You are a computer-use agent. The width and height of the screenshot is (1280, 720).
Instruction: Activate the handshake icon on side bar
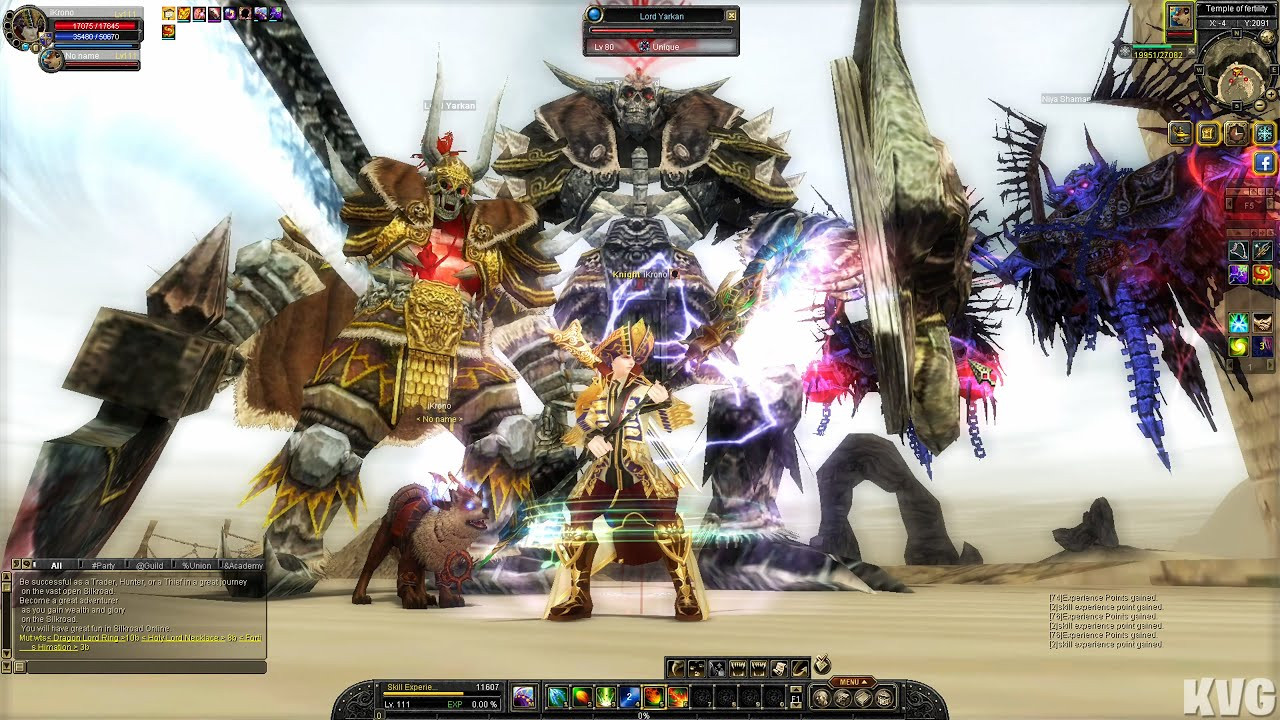pyautogui.click(x=1263, y=322)
